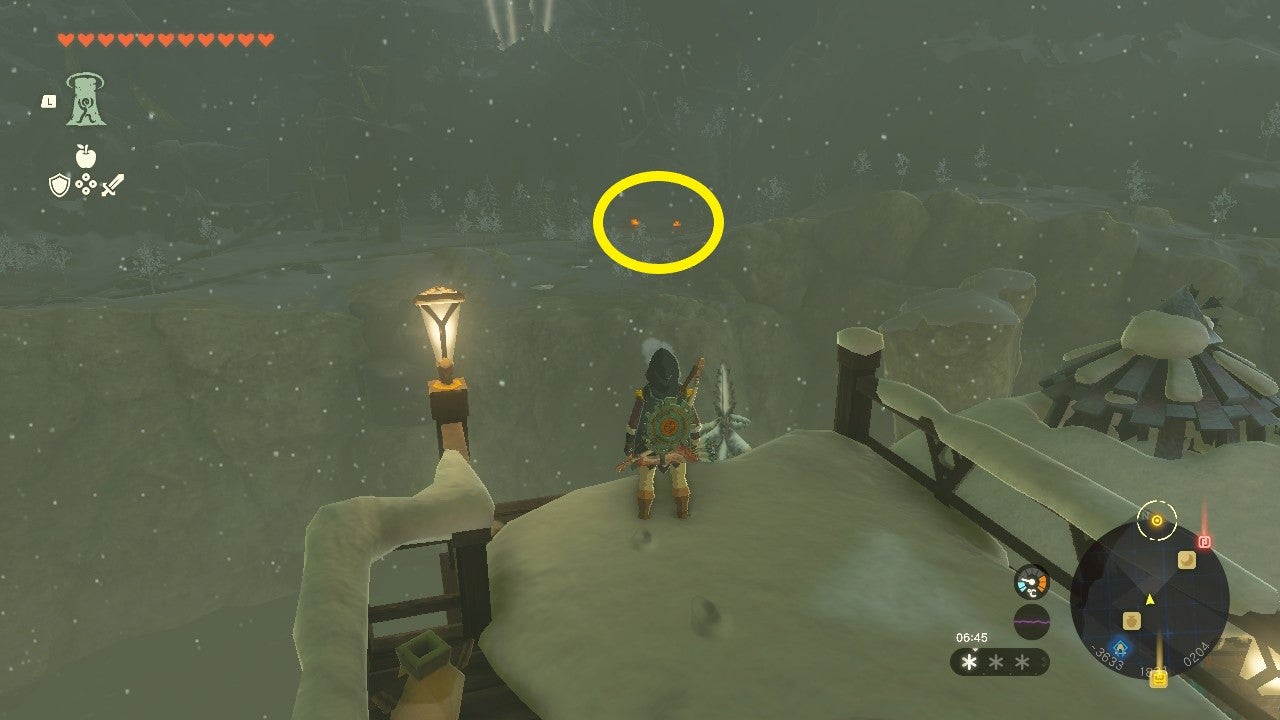Click the red waypoint pin on the minimap
This screenshot has height=720, width=1280.
1204,540
